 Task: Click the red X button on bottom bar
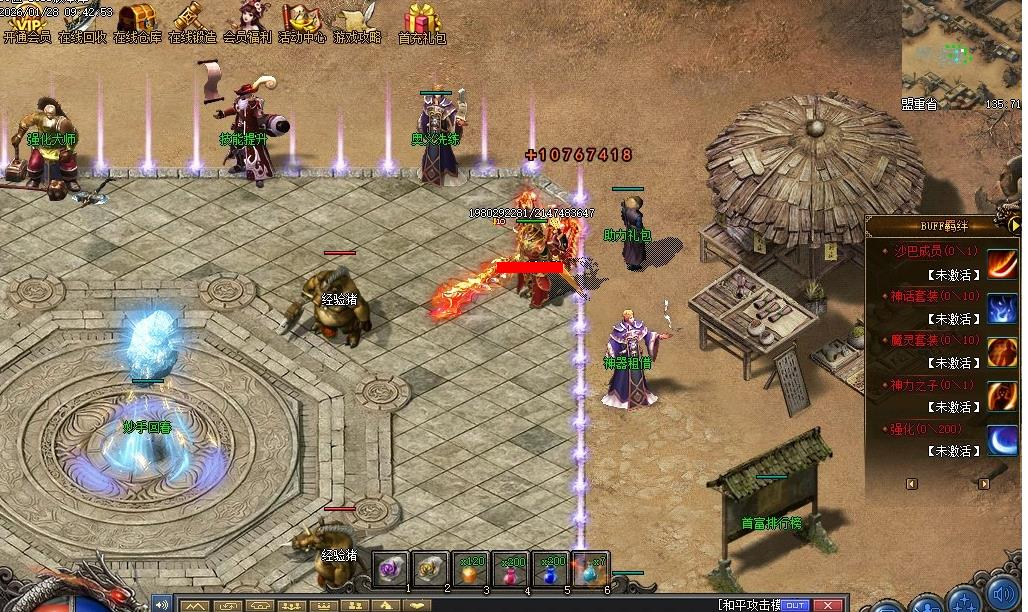pos(827,605)
